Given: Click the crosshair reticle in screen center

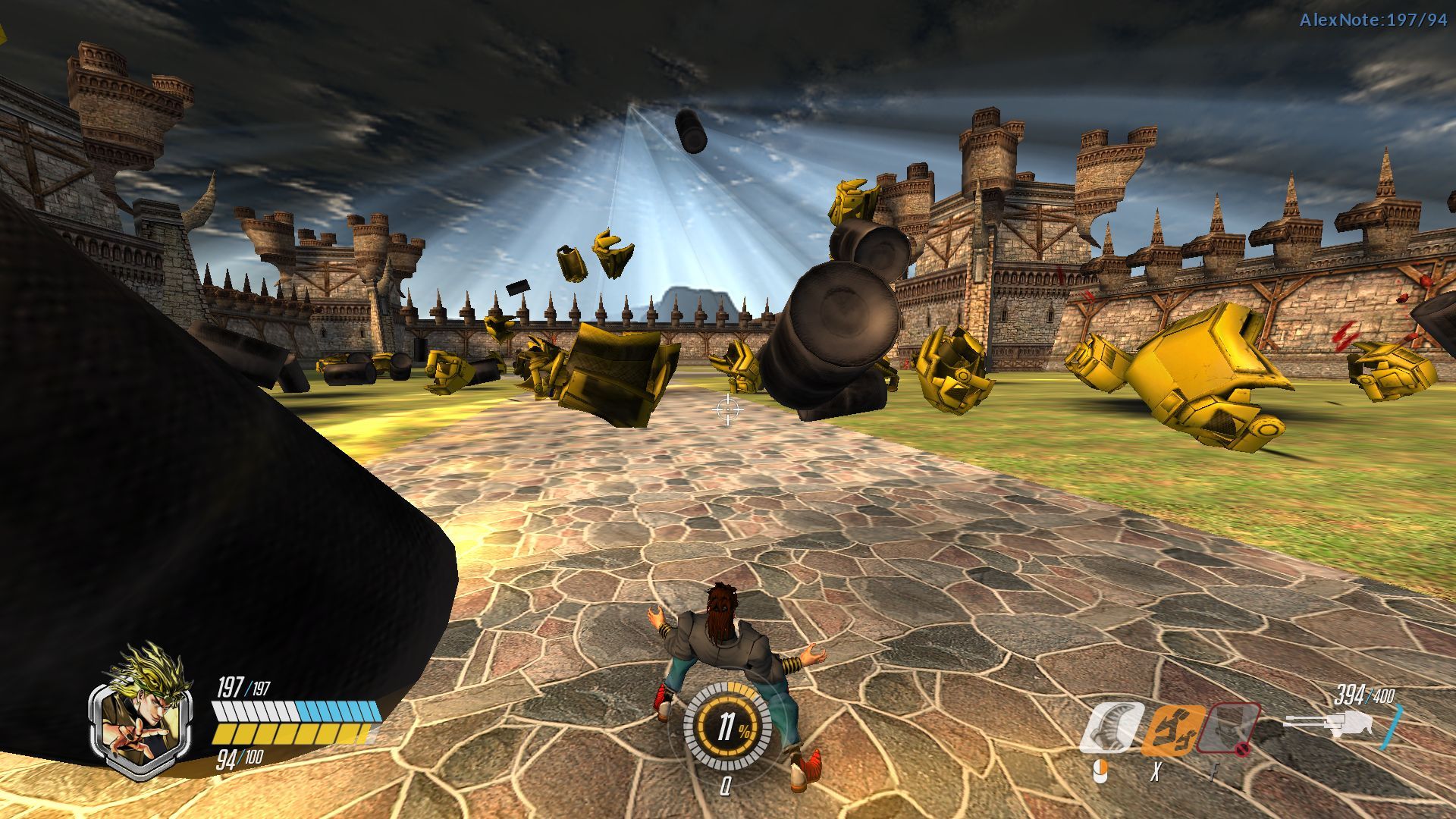Looking at the screenshot, I should [728, 409].
